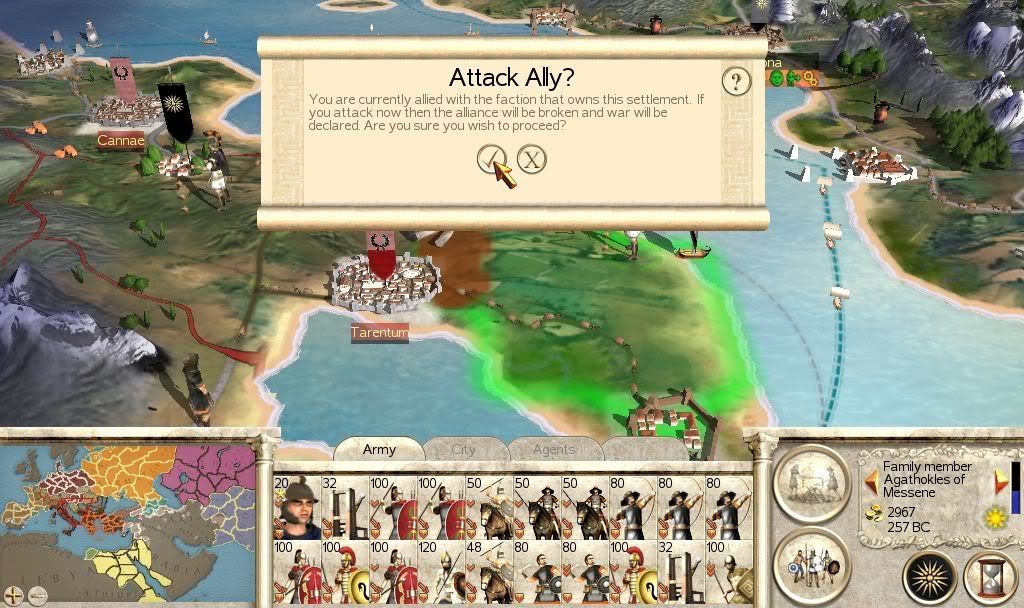The image size is (1024, 608).
Task: Open the recruitment button showing three soldiers
Action: 811,561
